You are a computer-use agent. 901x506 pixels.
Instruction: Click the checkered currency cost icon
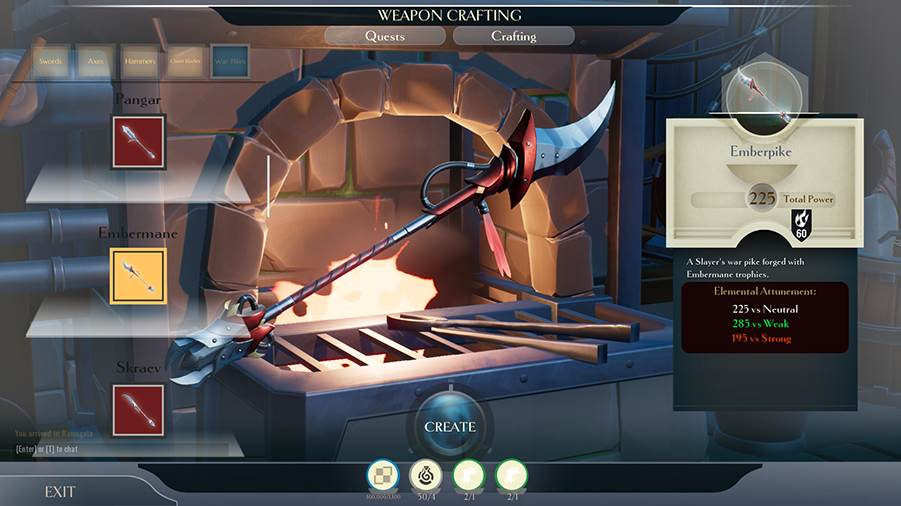(383, 475)
